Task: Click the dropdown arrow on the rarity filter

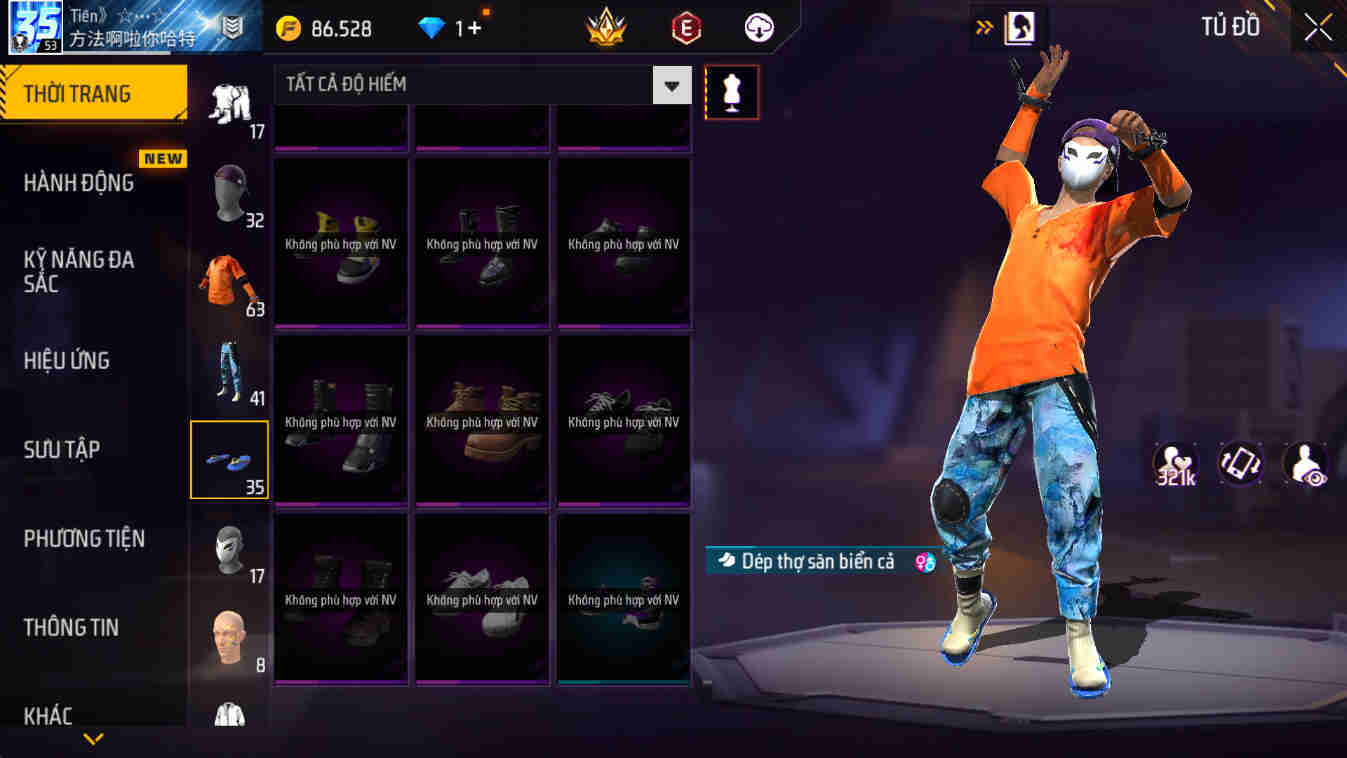Action: point(672,84)
